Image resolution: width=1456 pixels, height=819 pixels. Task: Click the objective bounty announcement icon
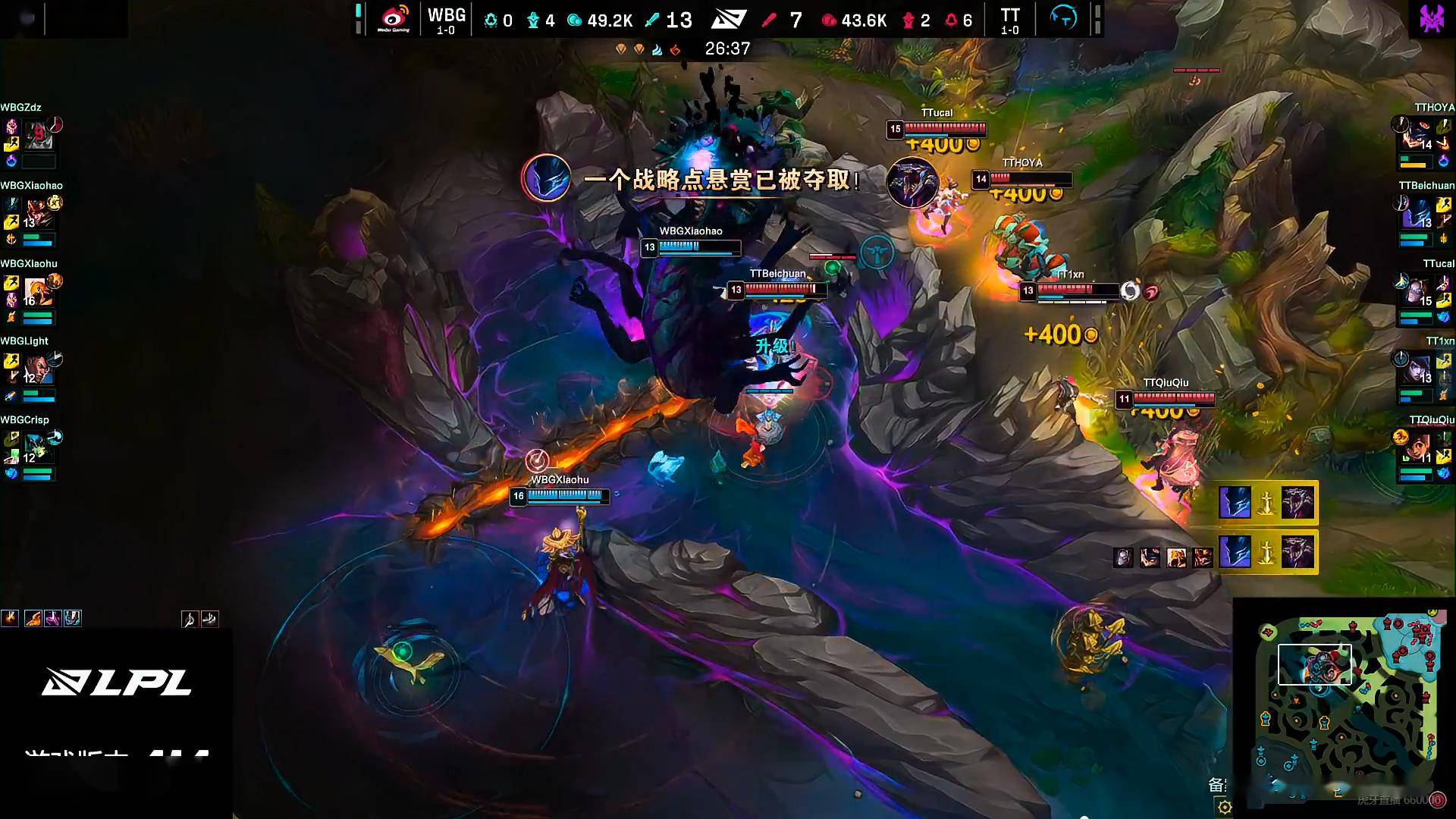point(546,178)
